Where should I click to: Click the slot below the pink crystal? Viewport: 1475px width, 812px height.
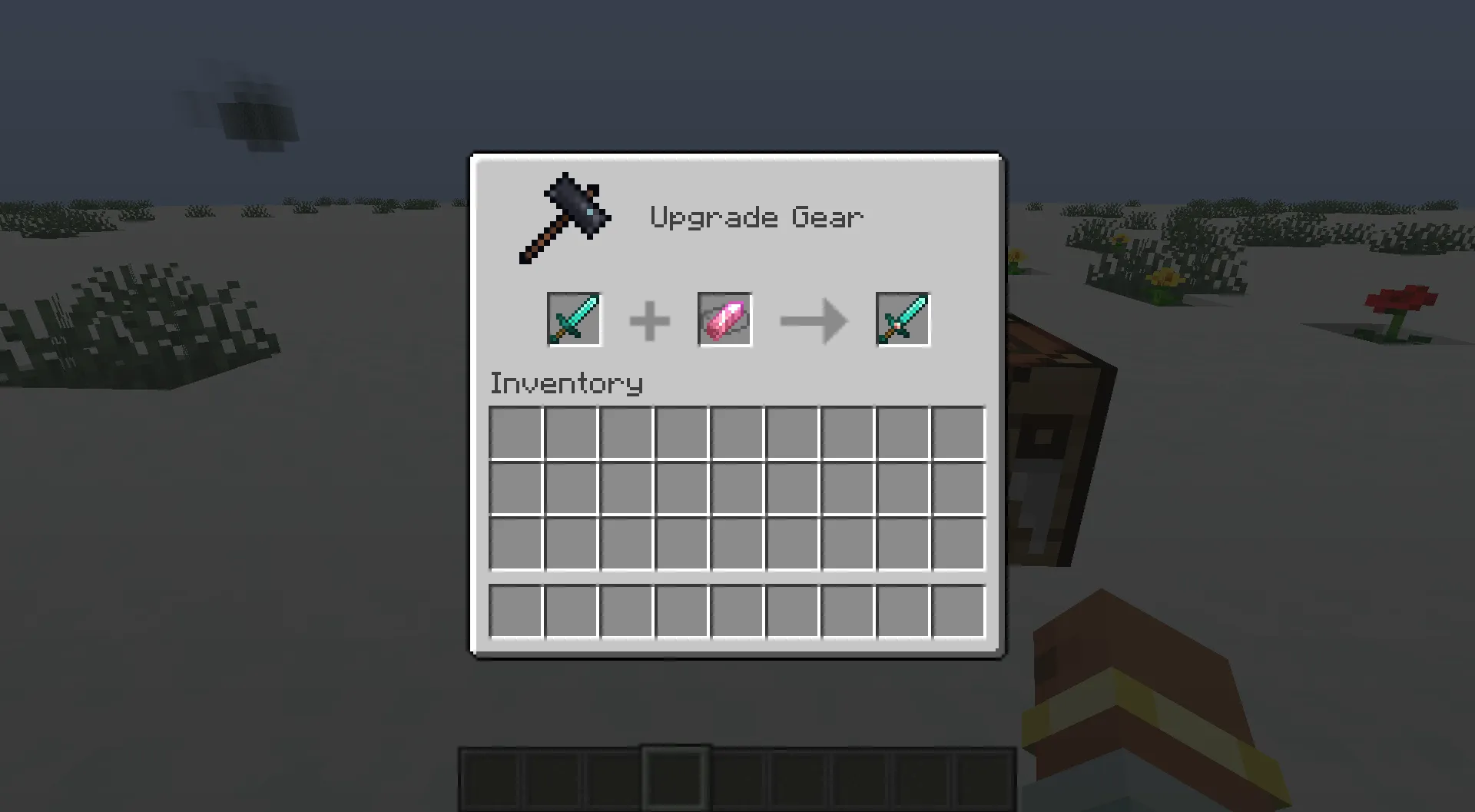pyautogui.click(x=737, y=432)
